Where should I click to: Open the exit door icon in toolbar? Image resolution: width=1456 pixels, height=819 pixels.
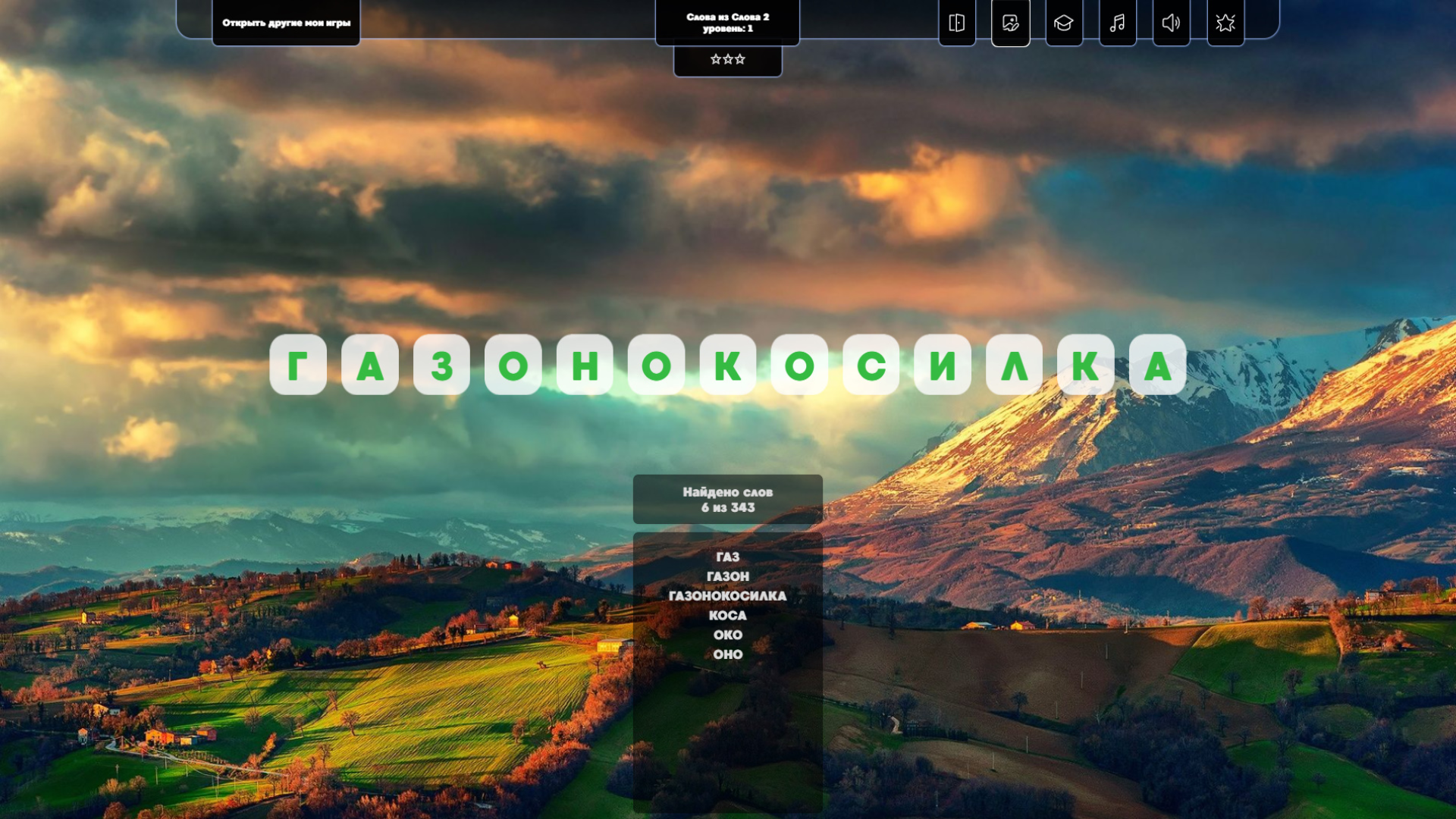(x=956, y=23)
